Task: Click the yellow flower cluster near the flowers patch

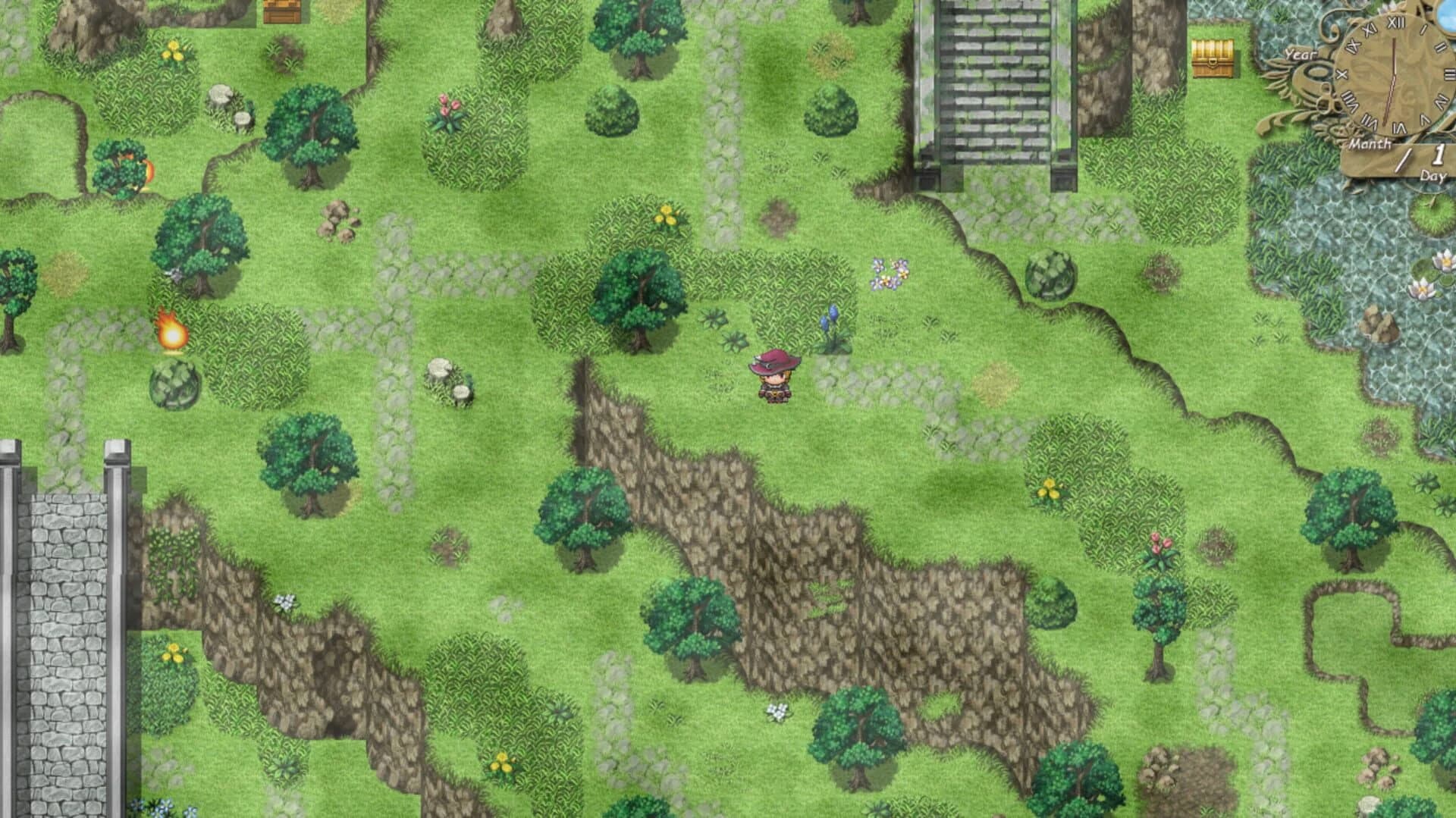Action: pyautogui.click(x=667, y=216)
